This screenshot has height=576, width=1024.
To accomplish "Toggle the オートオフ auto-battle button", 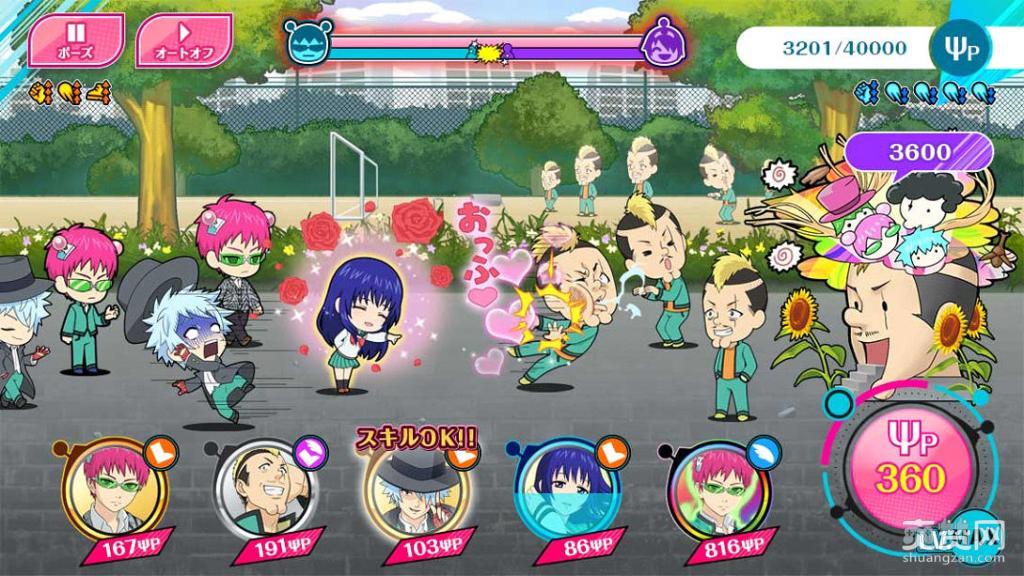I will point(182,39).
